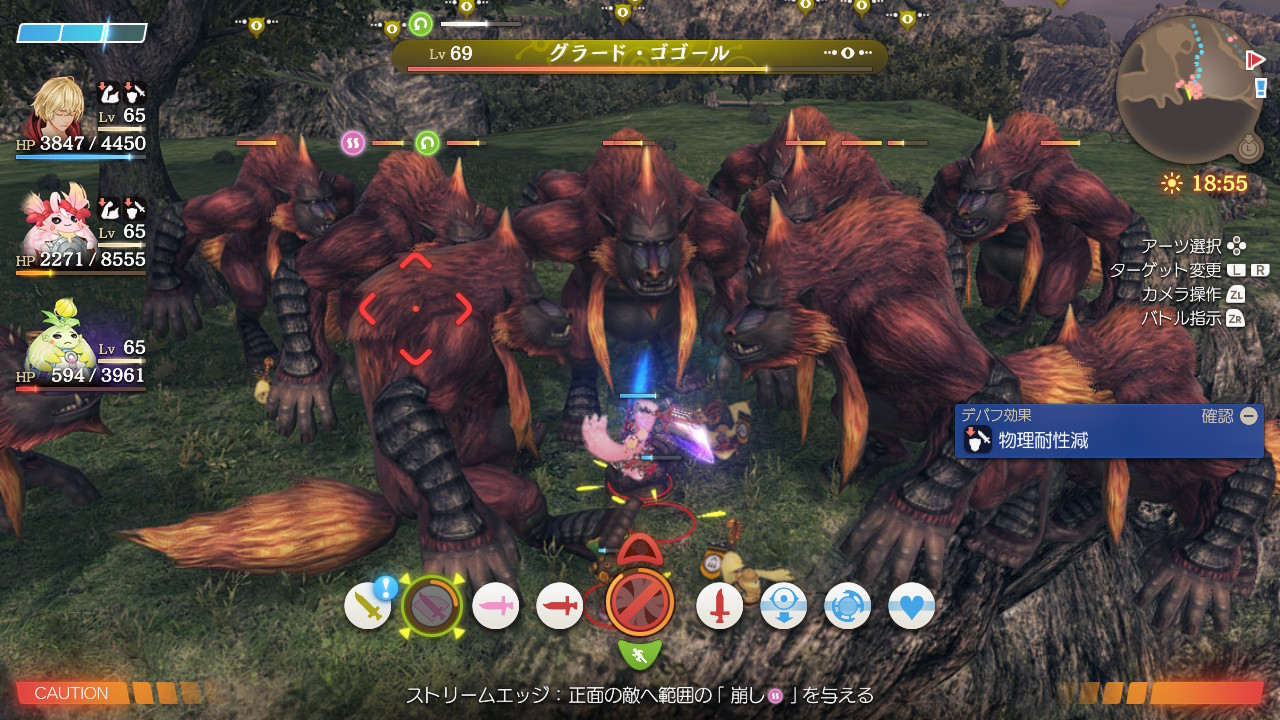This screenshot has height=720, width=1280.
Task: Activate the blue down-arrow aura art
Action: pos(784,606)
